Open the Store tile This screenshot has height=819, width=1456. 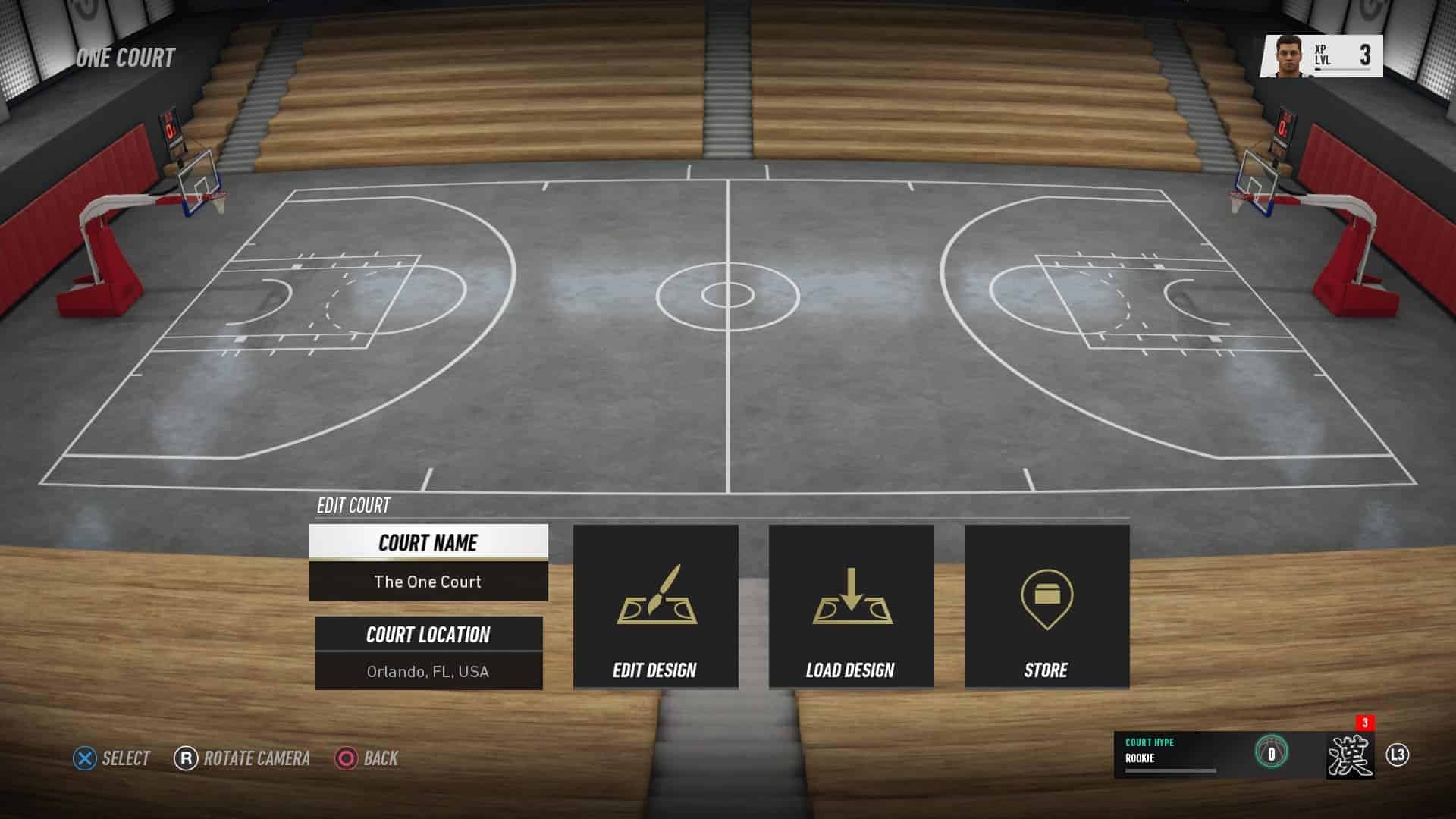(1046, 607)
